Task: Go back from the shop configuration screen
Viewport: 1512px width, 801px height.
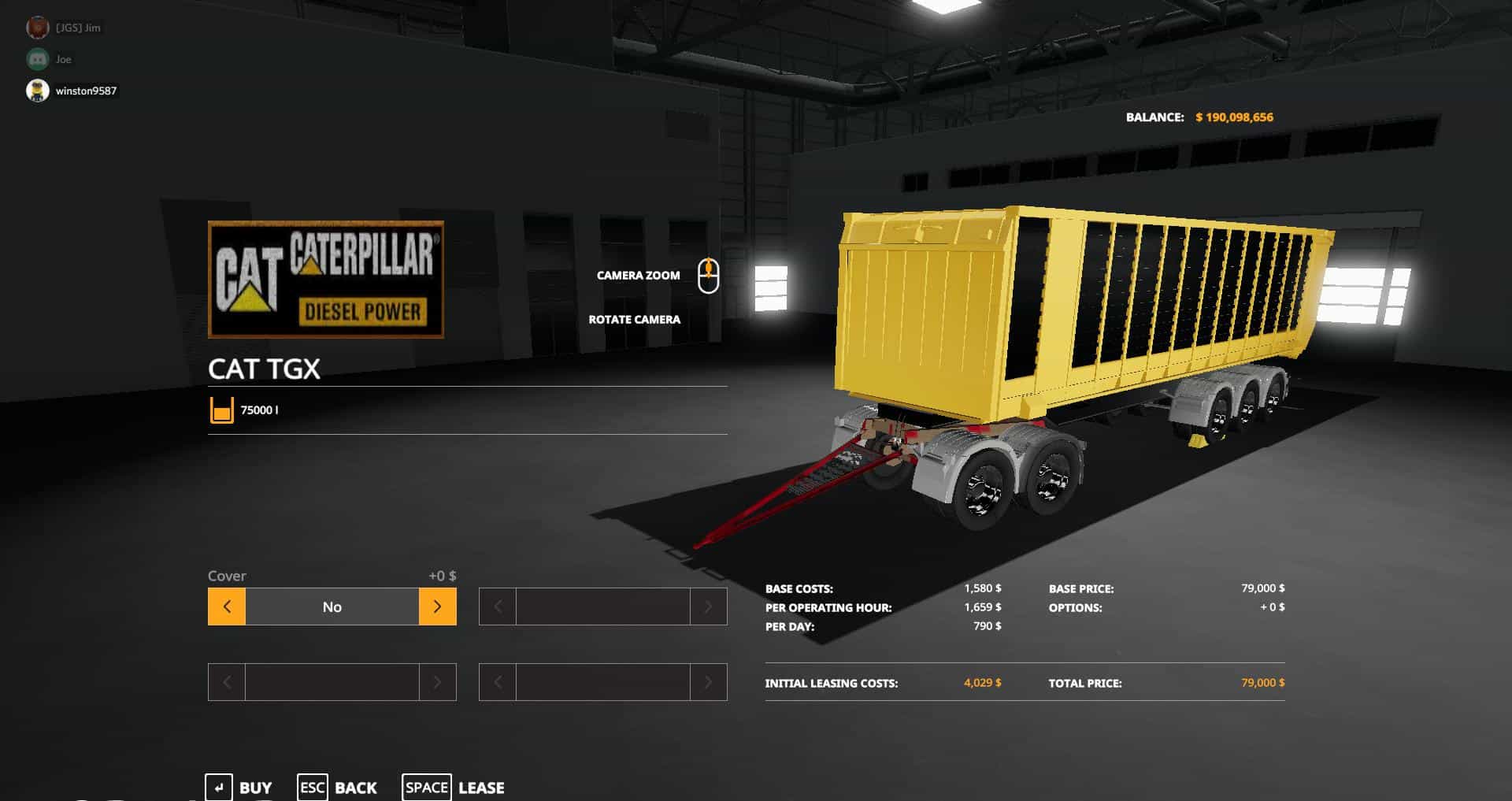Action: coord(337,787)
